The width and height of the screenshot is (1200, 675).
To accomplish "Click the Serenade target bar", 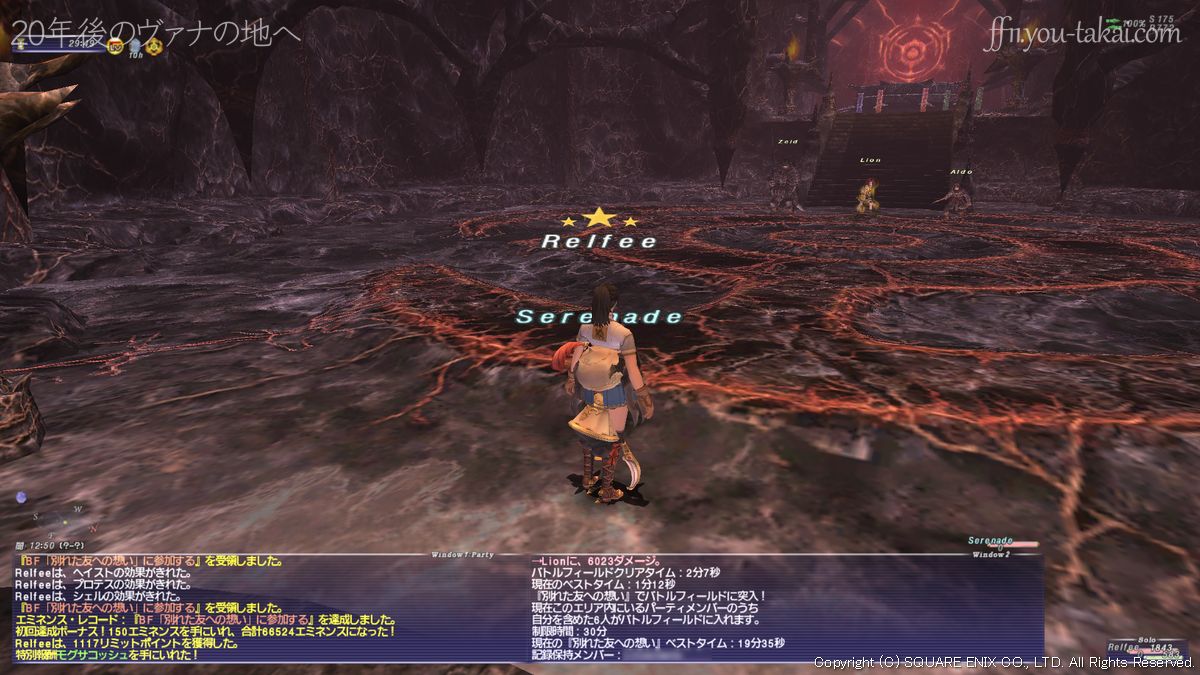I will pyautogui.click(x=1002, y=542).
